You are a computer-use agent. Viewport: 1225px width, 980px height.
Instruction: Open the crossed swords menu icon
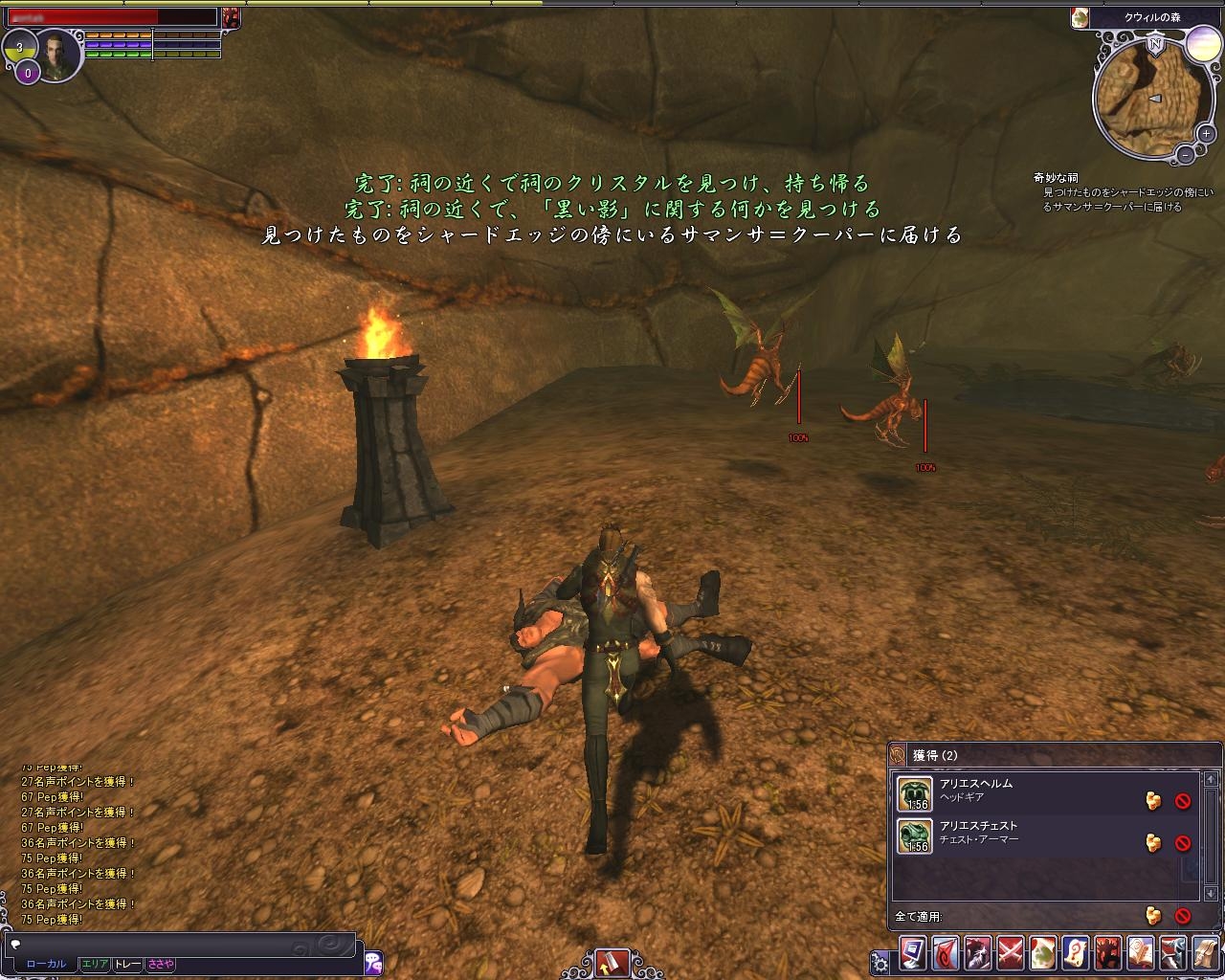1011,954
